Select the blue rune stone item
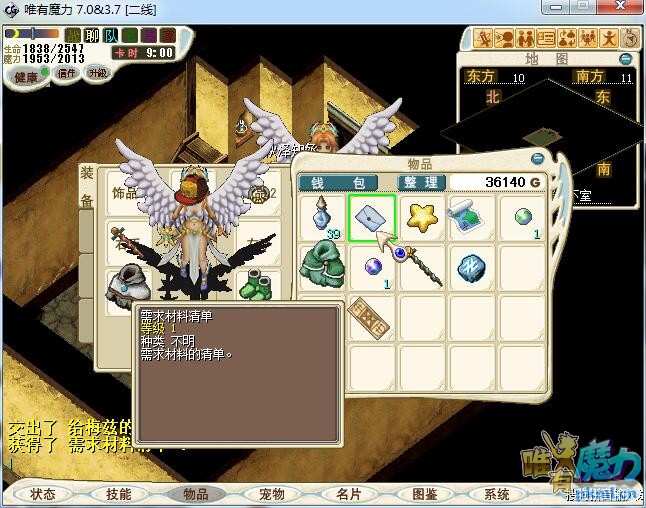The height and width of the screenshot is (508, 646). [472, 267]
